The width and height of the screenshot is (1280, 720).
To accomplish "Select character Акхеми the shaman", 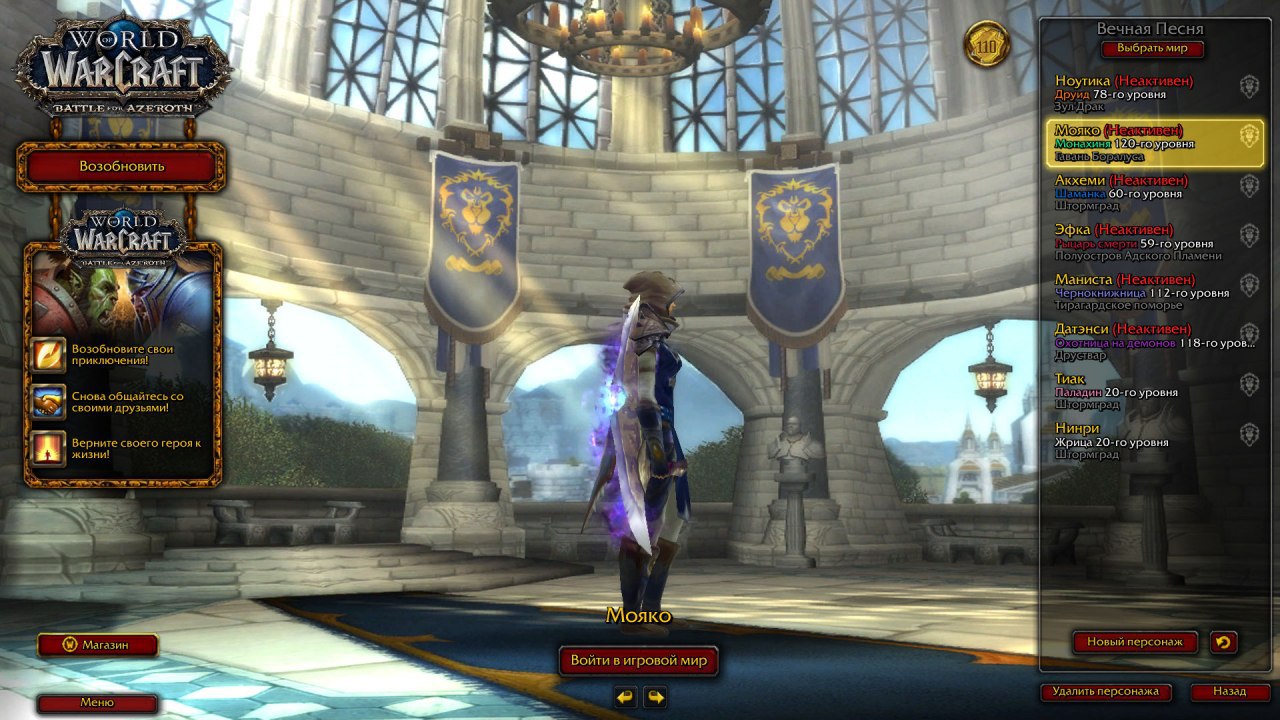I will 1150,192.
